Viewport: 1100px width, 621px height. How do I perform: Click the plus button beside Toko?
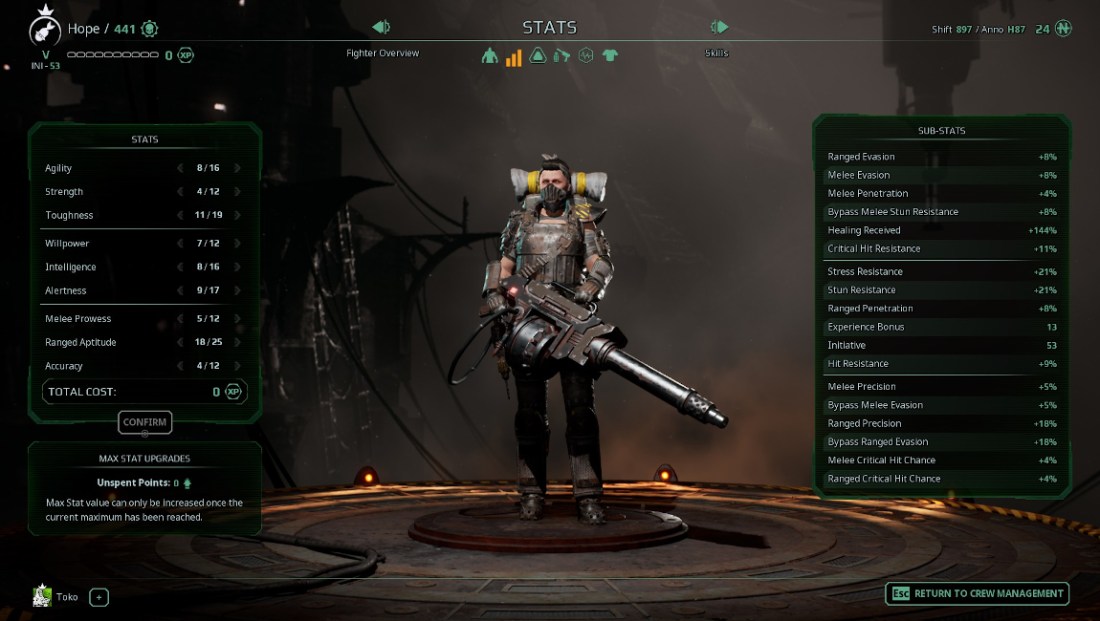click(99, 598)
